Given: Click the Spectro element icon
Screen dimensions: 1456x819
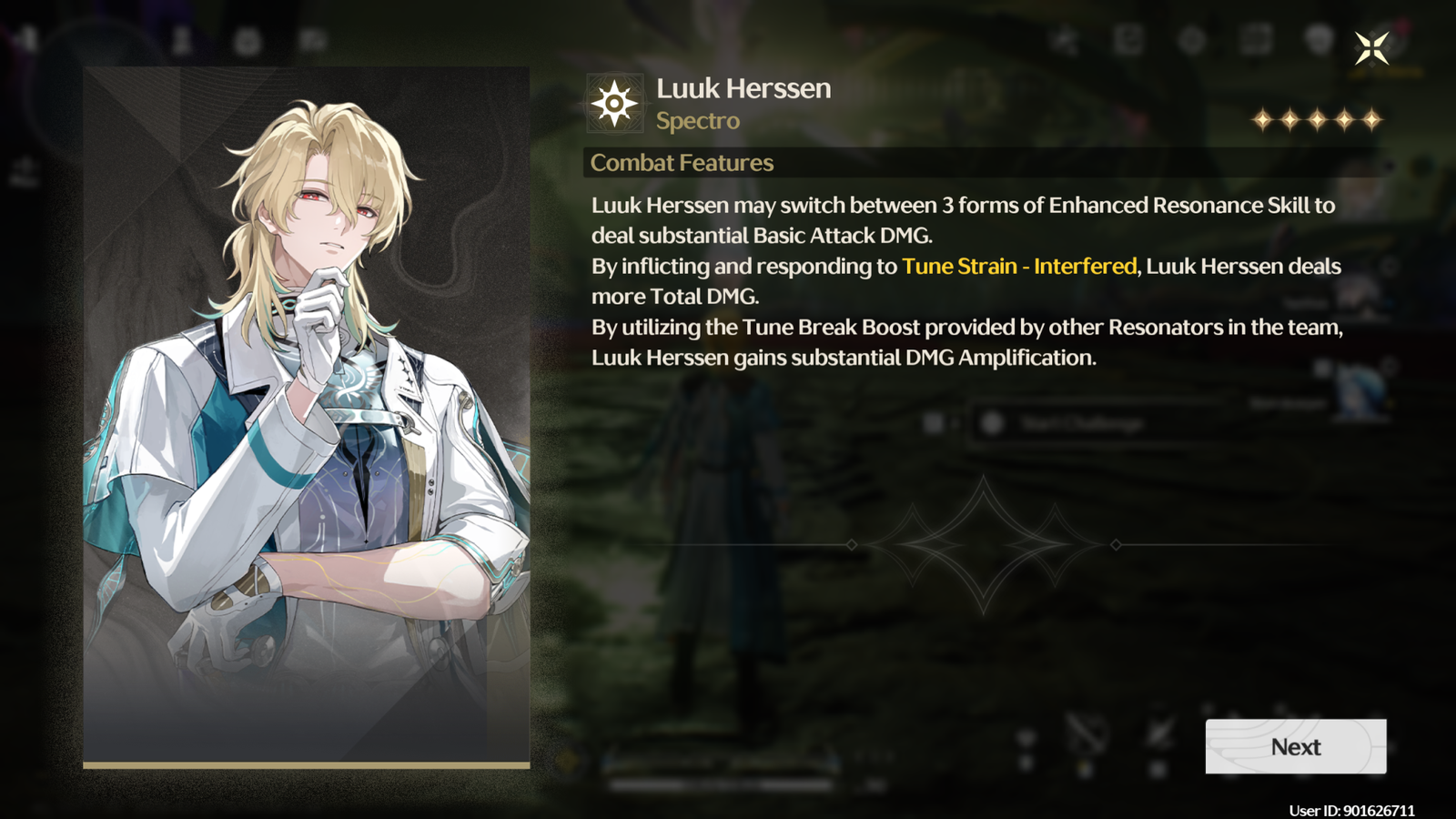Looking at the screenshot, I should 615,104.
